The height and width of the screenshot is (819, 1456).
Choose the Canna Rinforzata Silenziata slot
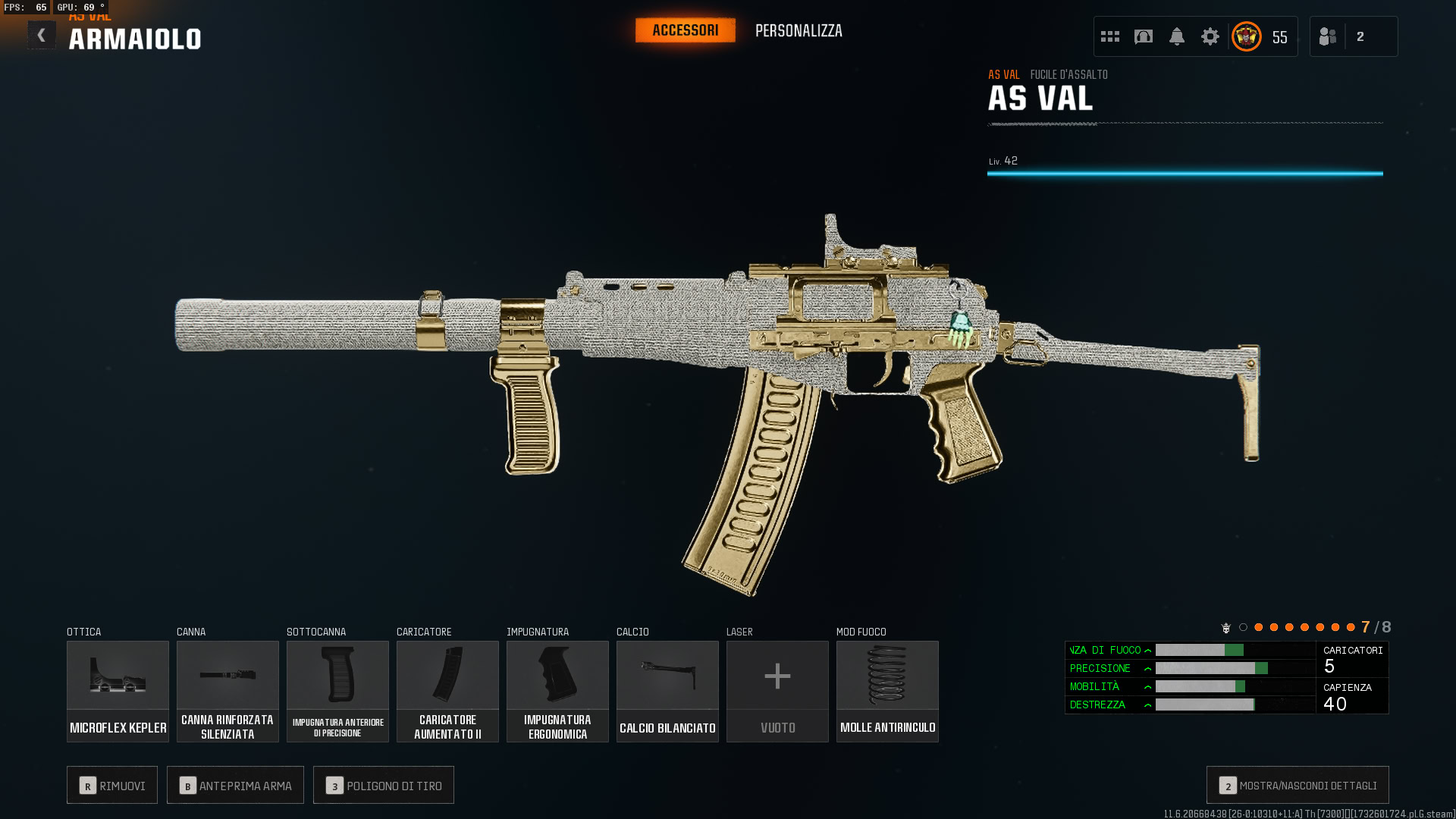pyautogui.click(x=227, y=691)
